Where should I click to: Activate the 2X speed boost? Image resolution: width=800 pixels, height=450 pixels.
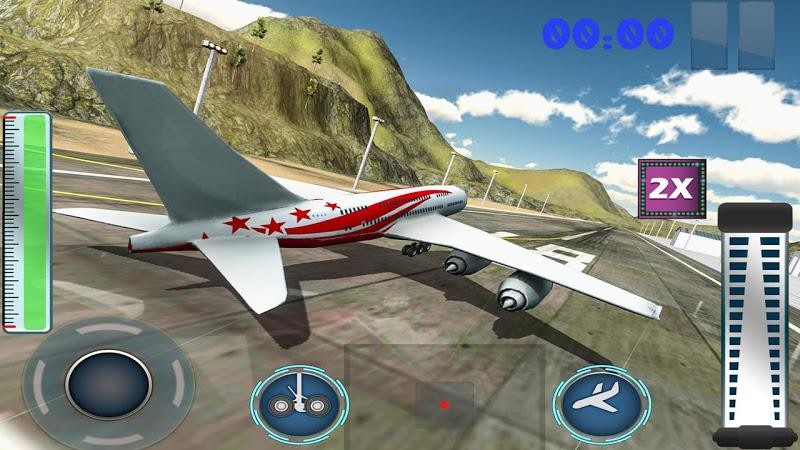(672, 188)
